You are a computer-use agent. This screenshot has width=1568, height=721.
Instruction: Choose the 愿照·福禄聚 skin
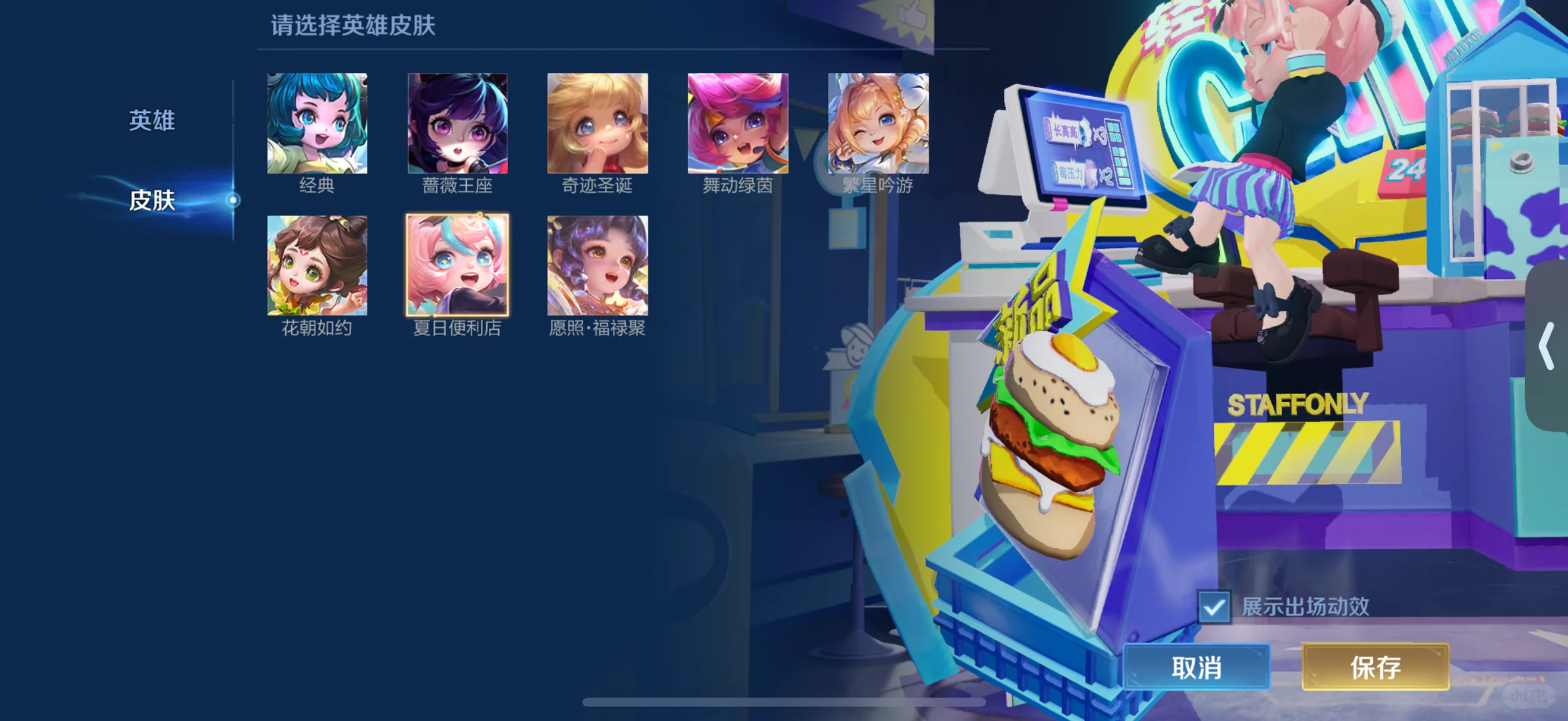(x=598, y=265)
